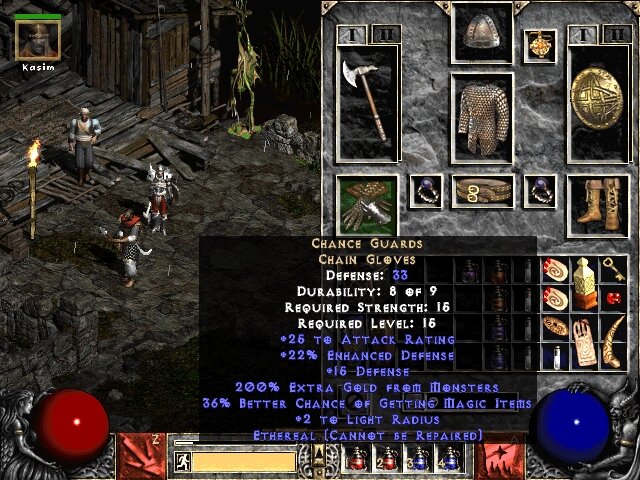640x480 pixels.
Task: Switch to weapon set II above the shield
Action: pos(616,35)
